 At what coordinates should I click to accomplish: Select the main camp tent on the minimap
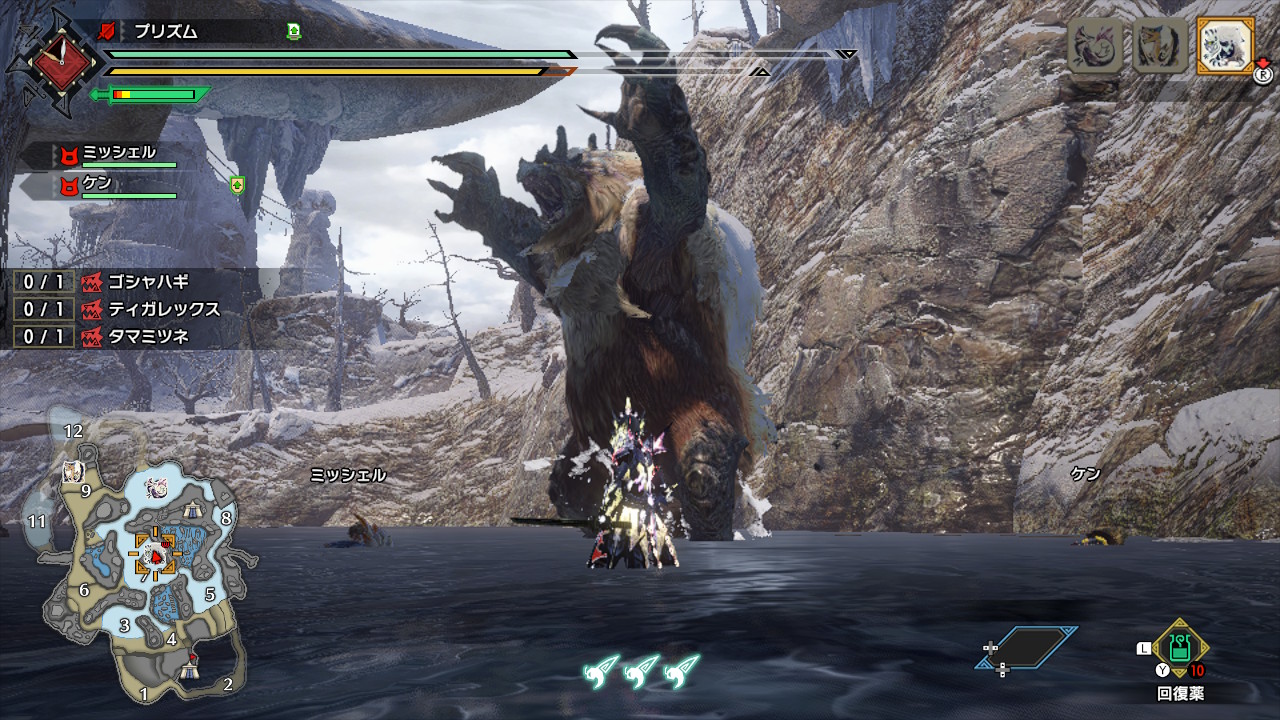(192, 669)
